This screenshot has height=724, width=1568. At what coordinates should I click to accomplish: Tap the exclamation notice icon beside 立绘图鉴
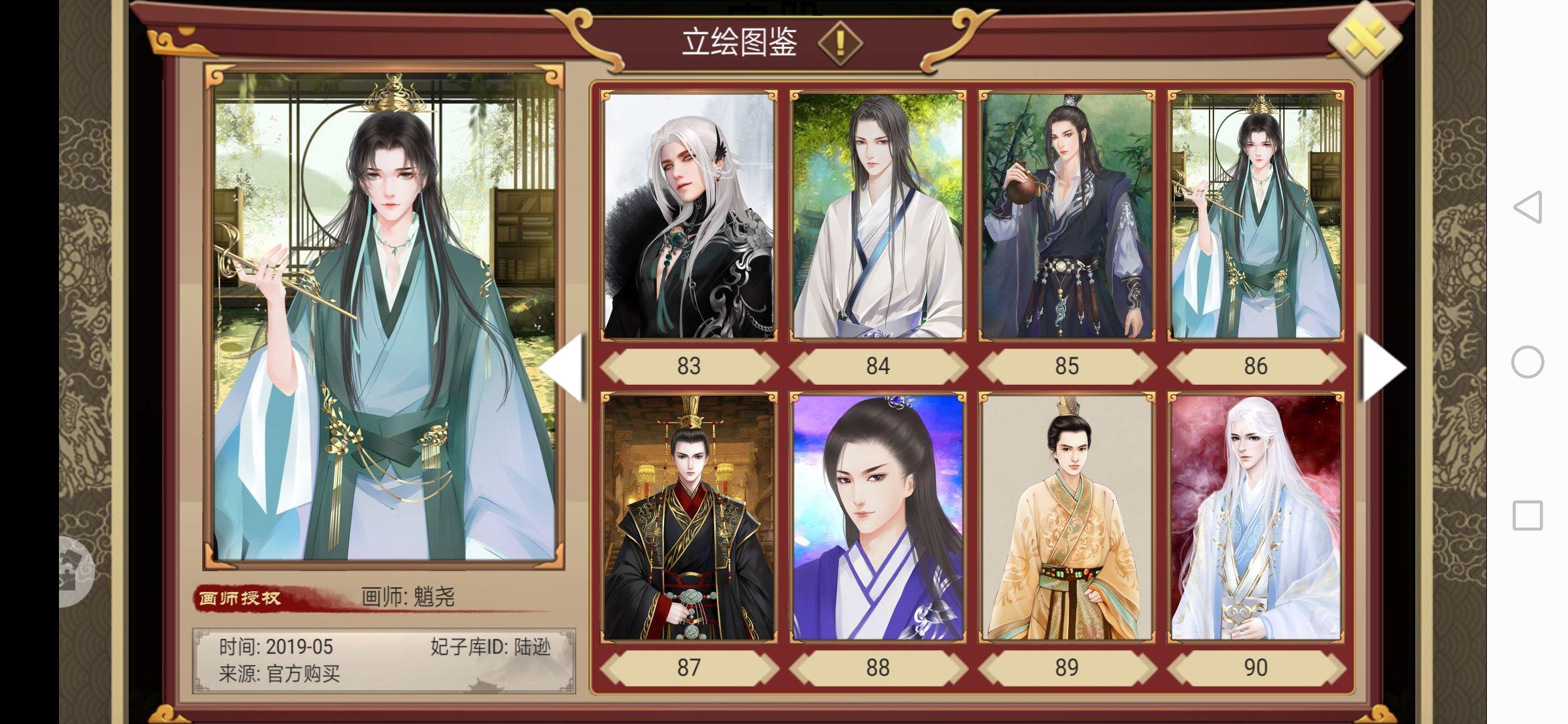840,44
